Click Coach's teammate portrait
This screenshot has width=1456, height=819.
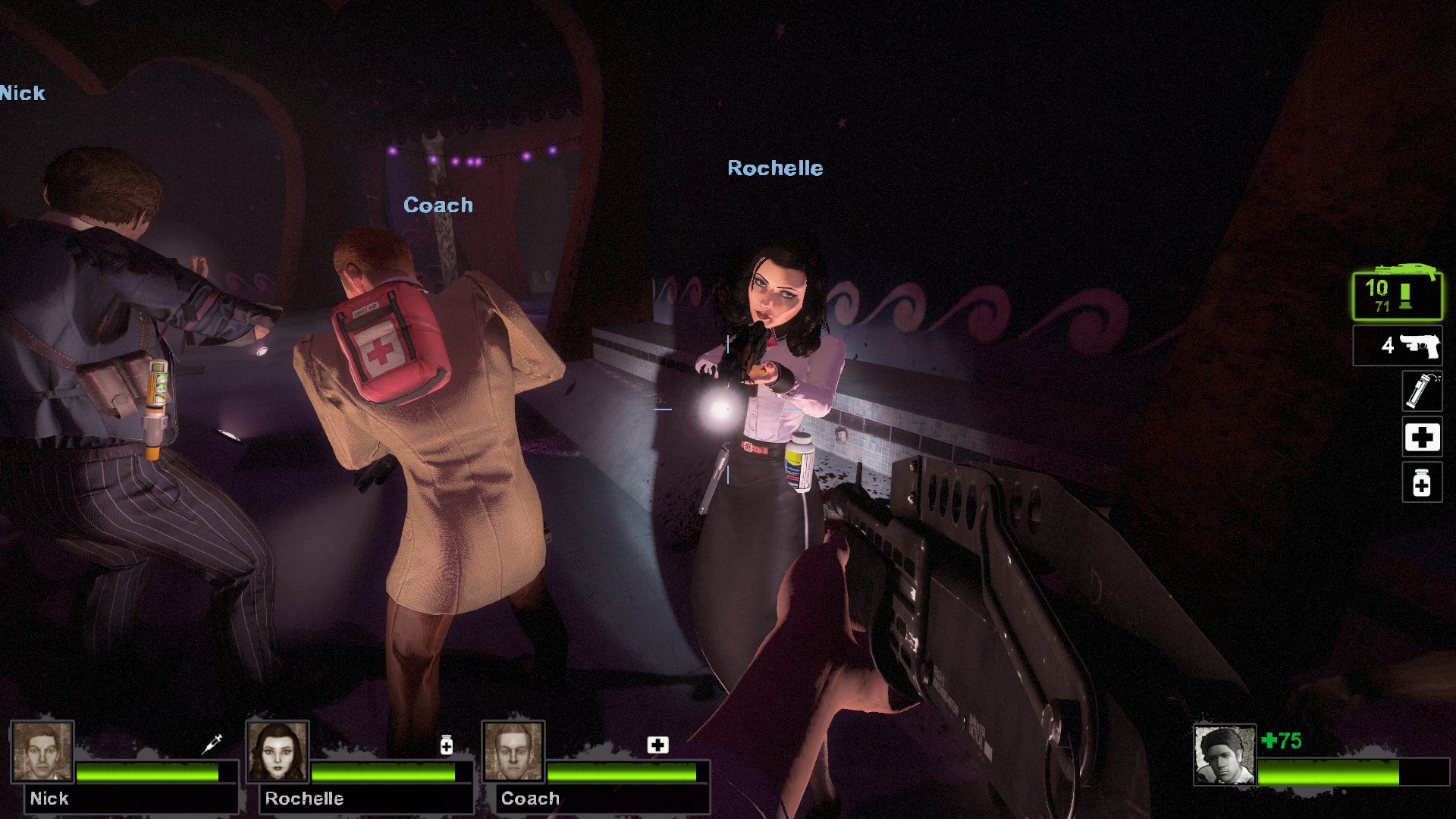point(513,751)
